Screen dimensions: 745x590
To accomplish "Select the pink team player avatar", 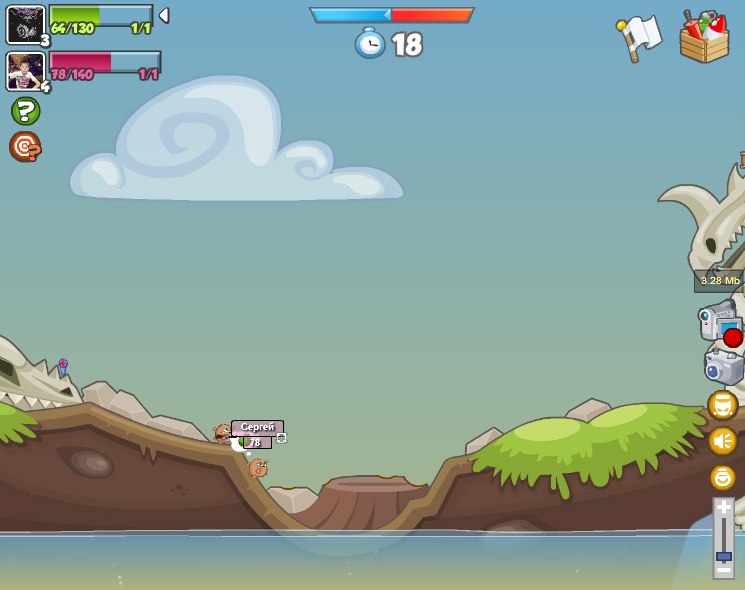I will point(25,71).
